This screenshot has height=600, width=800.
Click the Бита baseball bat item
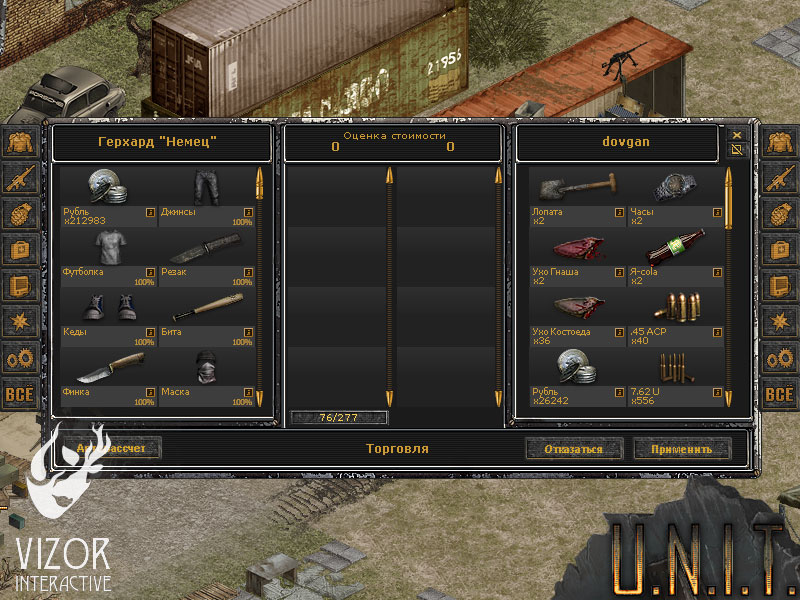pos(207,308)
